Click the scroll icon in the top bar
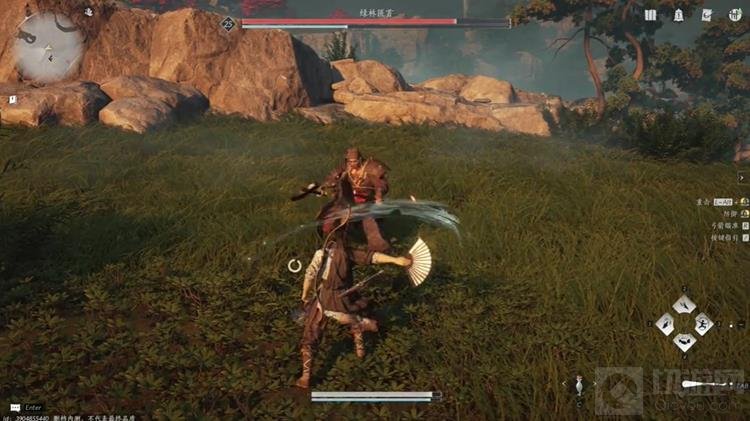This screenshot has height=421, width=750. [x=707, y=15]
